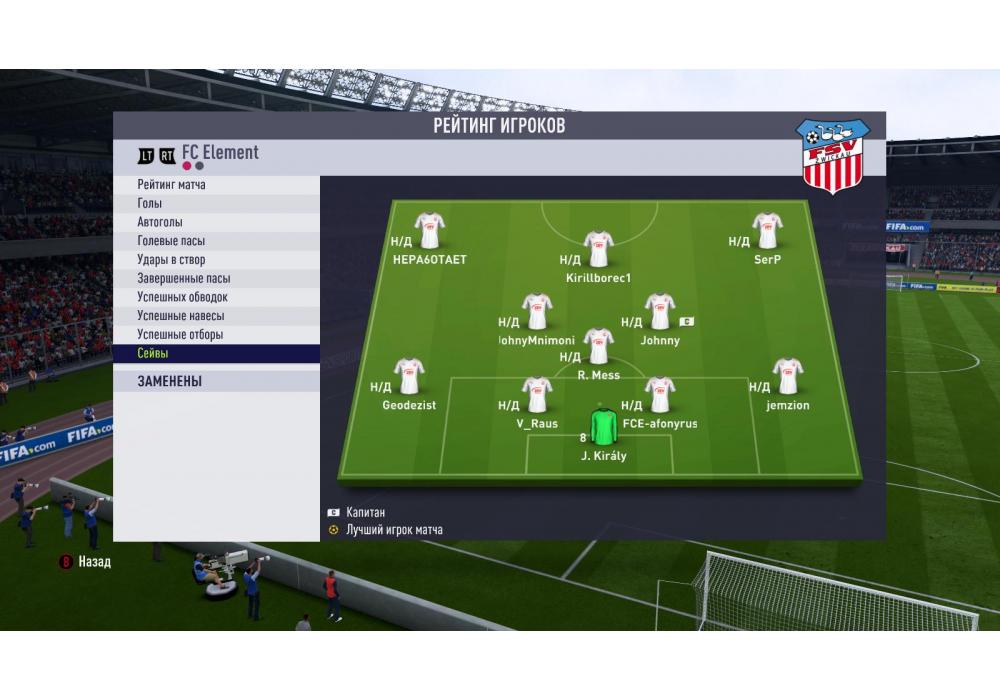
Task: Choose the Успешных обводок entry
Action: 216,297
